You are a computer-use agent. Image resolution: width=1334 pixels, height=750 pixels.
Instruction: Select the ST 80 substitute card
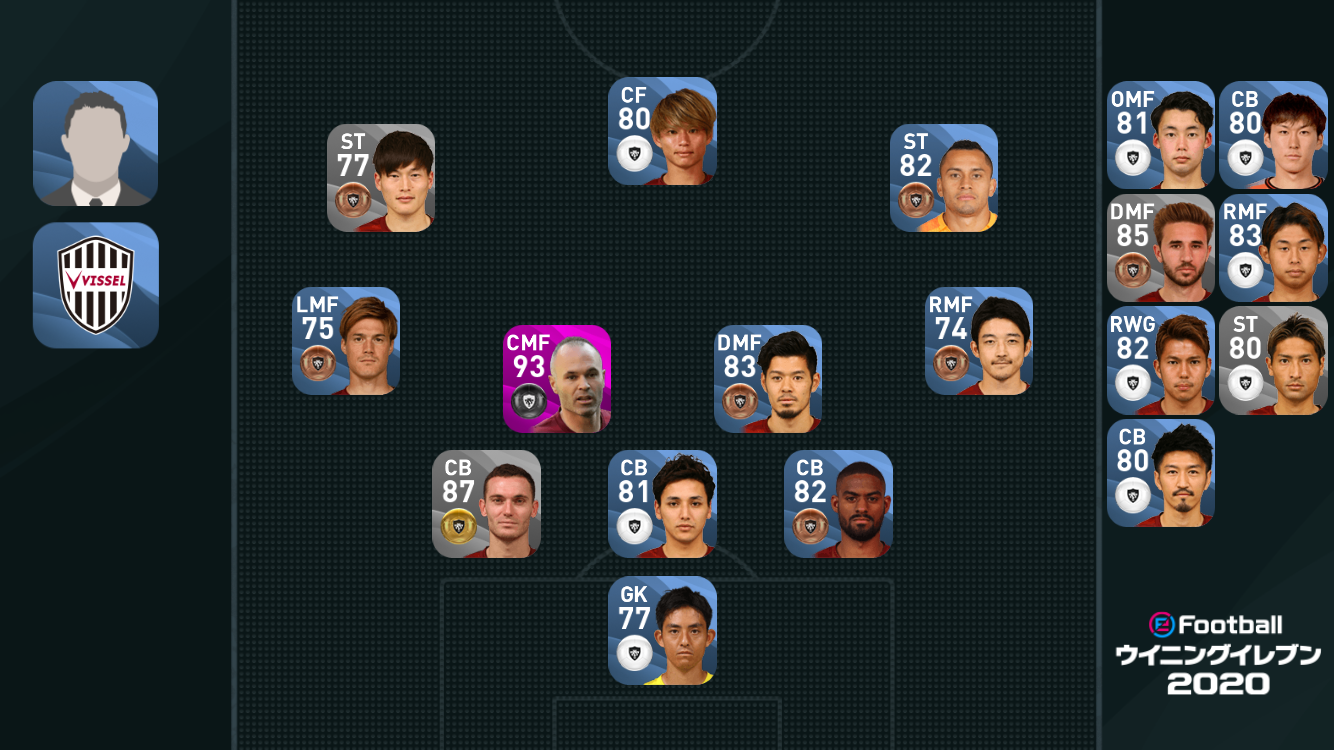[1273, 361]
